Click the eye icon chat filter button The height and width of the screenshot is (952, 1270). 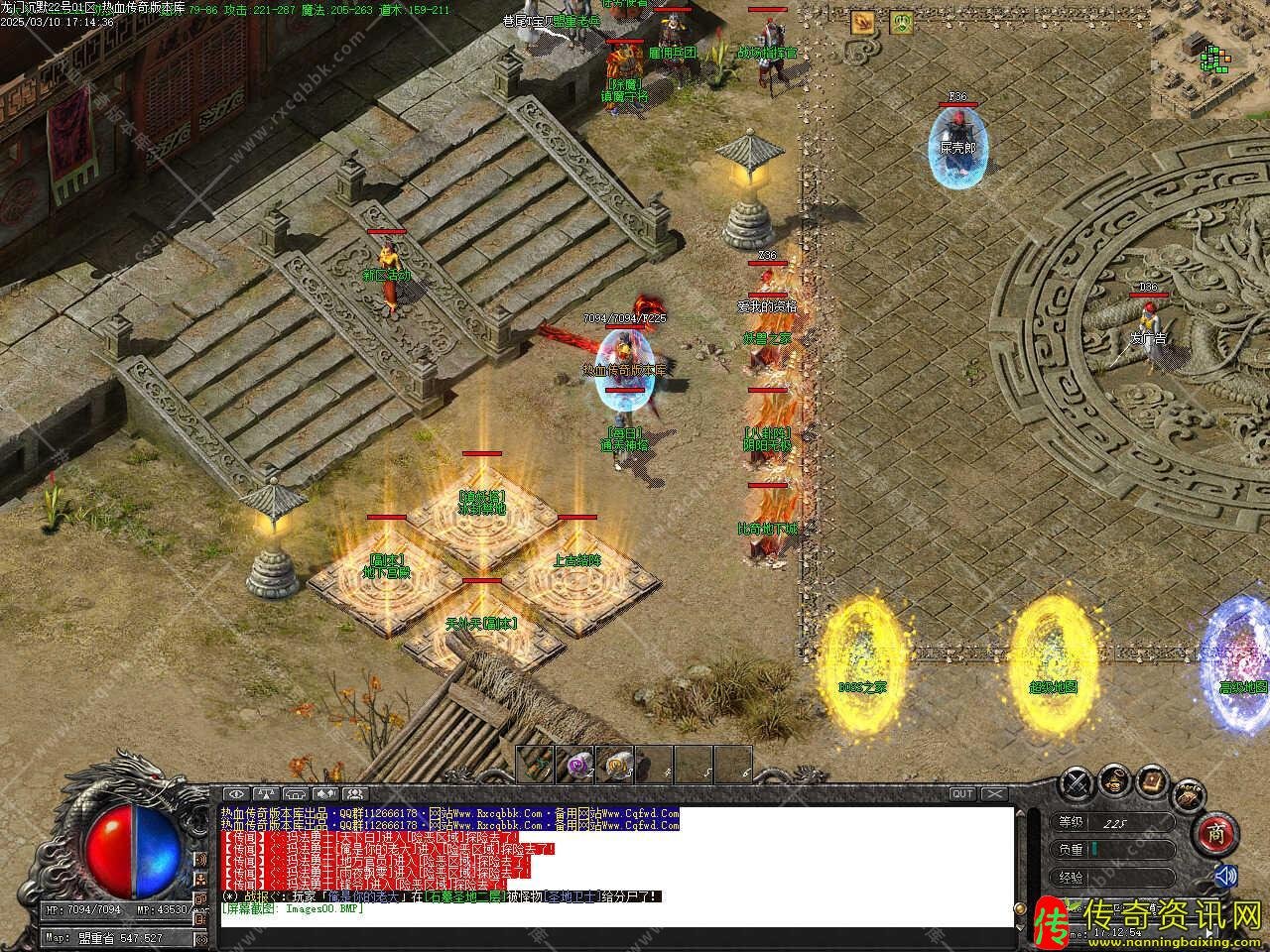[236, 793]
